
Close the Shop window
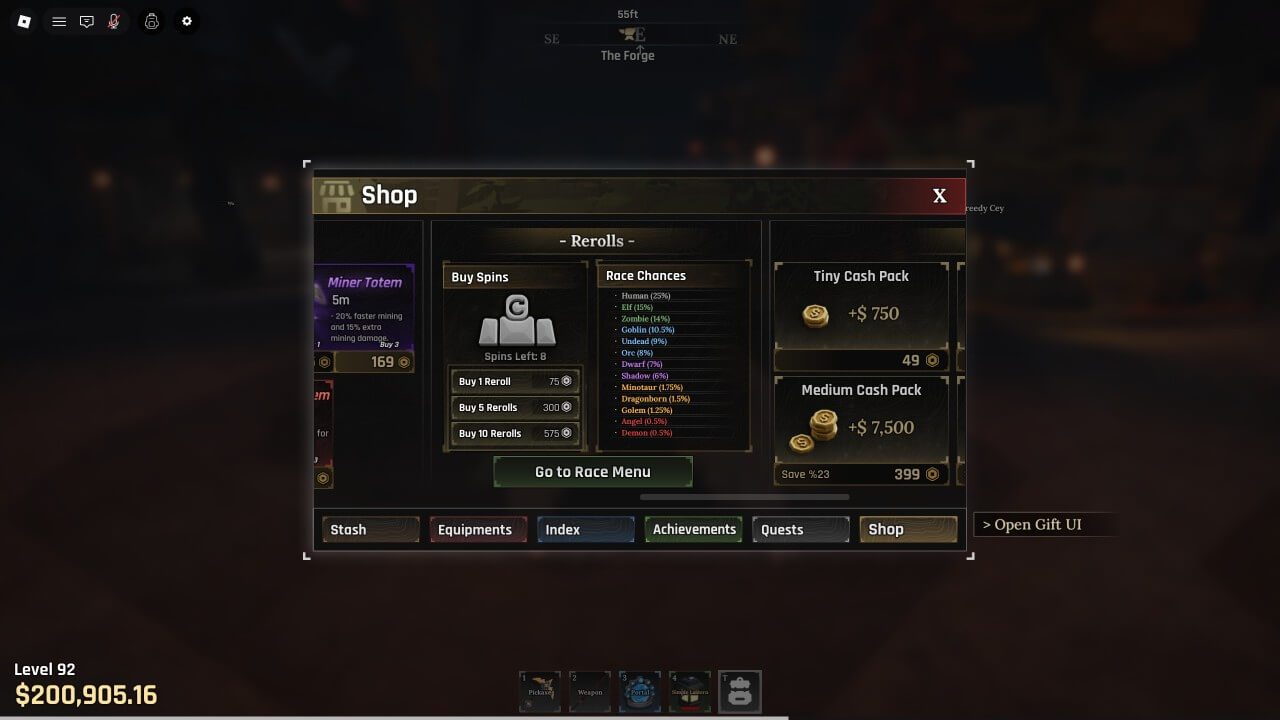point(939,196)
